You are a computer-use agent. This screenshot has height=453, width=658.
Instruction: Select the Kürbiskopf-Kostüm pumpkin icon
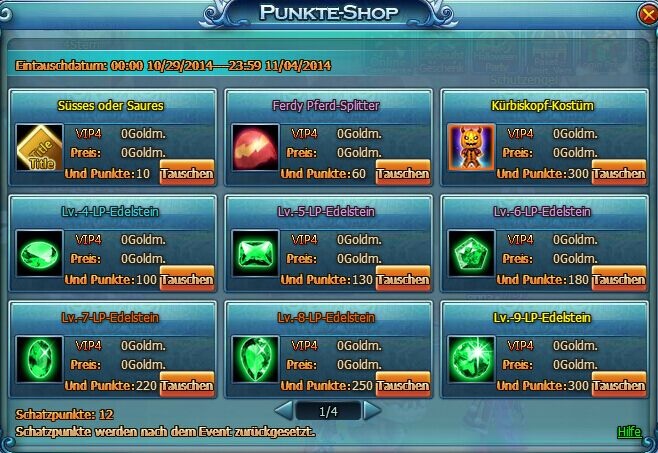pos(471,147)
